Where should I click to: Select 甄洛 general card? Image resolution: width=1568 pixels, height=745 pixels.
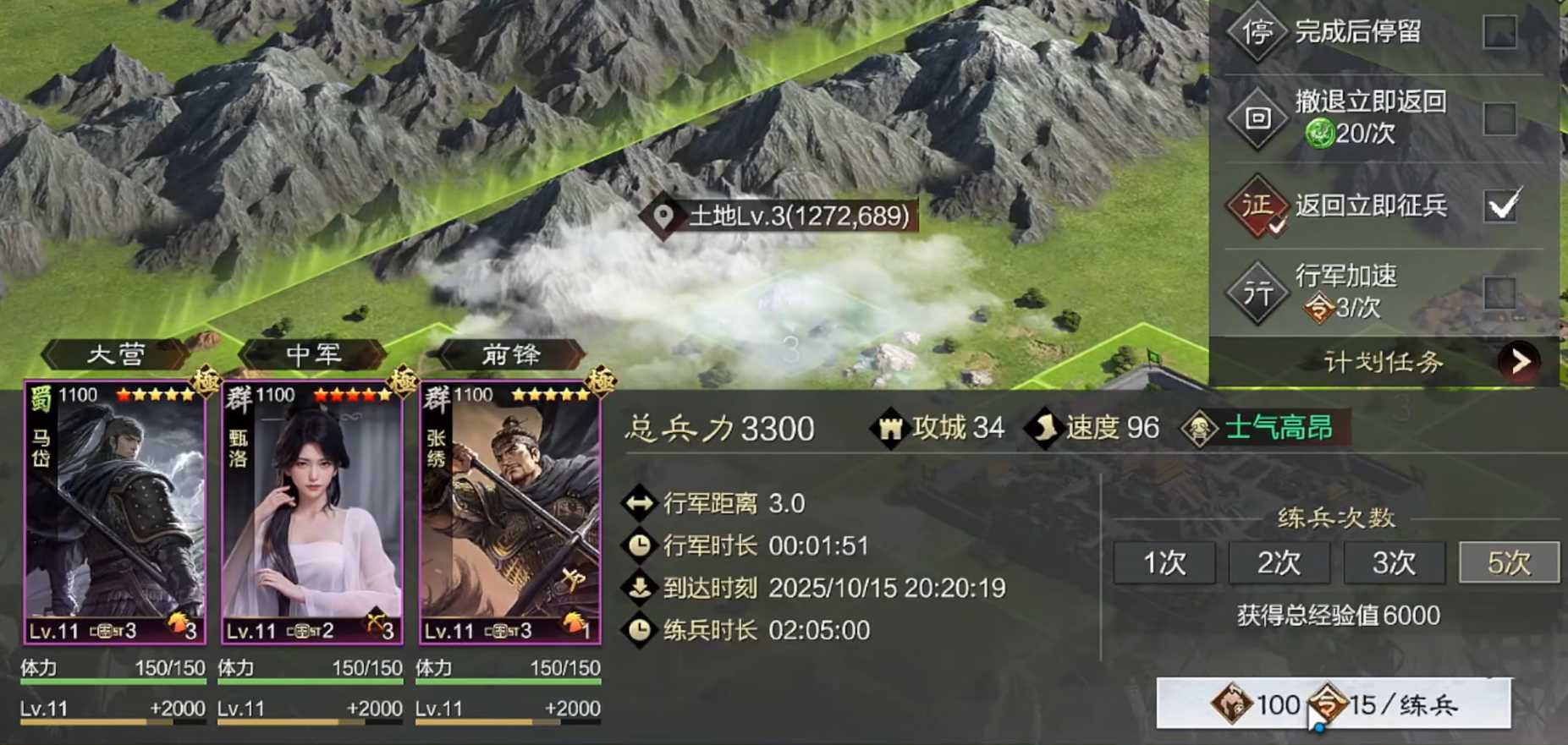click(312, 513)
